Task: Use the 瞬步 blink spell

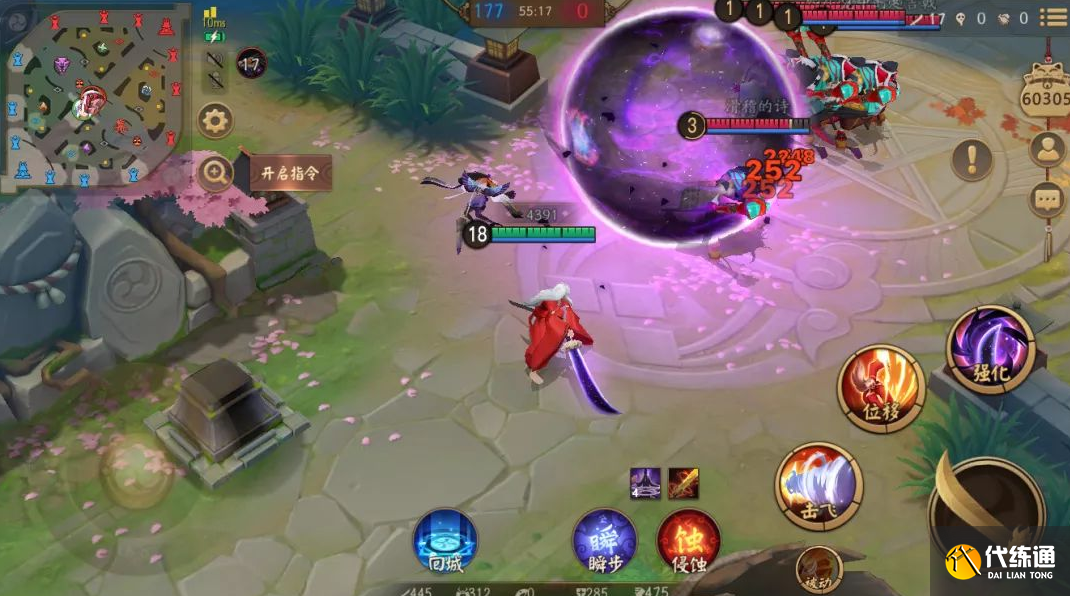Action: (x=604, y=541)
